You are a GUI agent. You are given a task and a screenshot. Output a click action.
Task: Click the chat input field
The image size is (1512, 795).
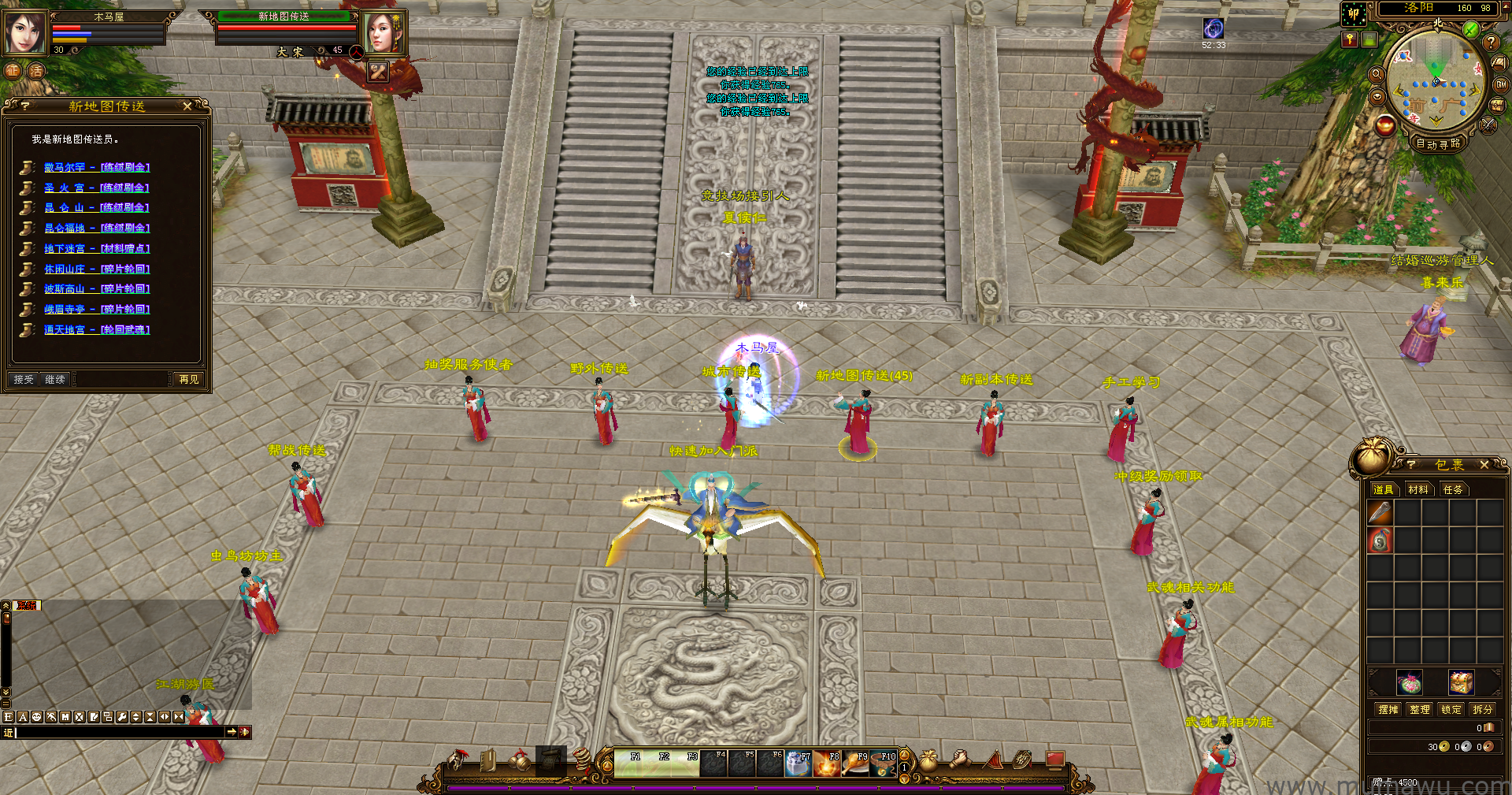tap(118, 732)
